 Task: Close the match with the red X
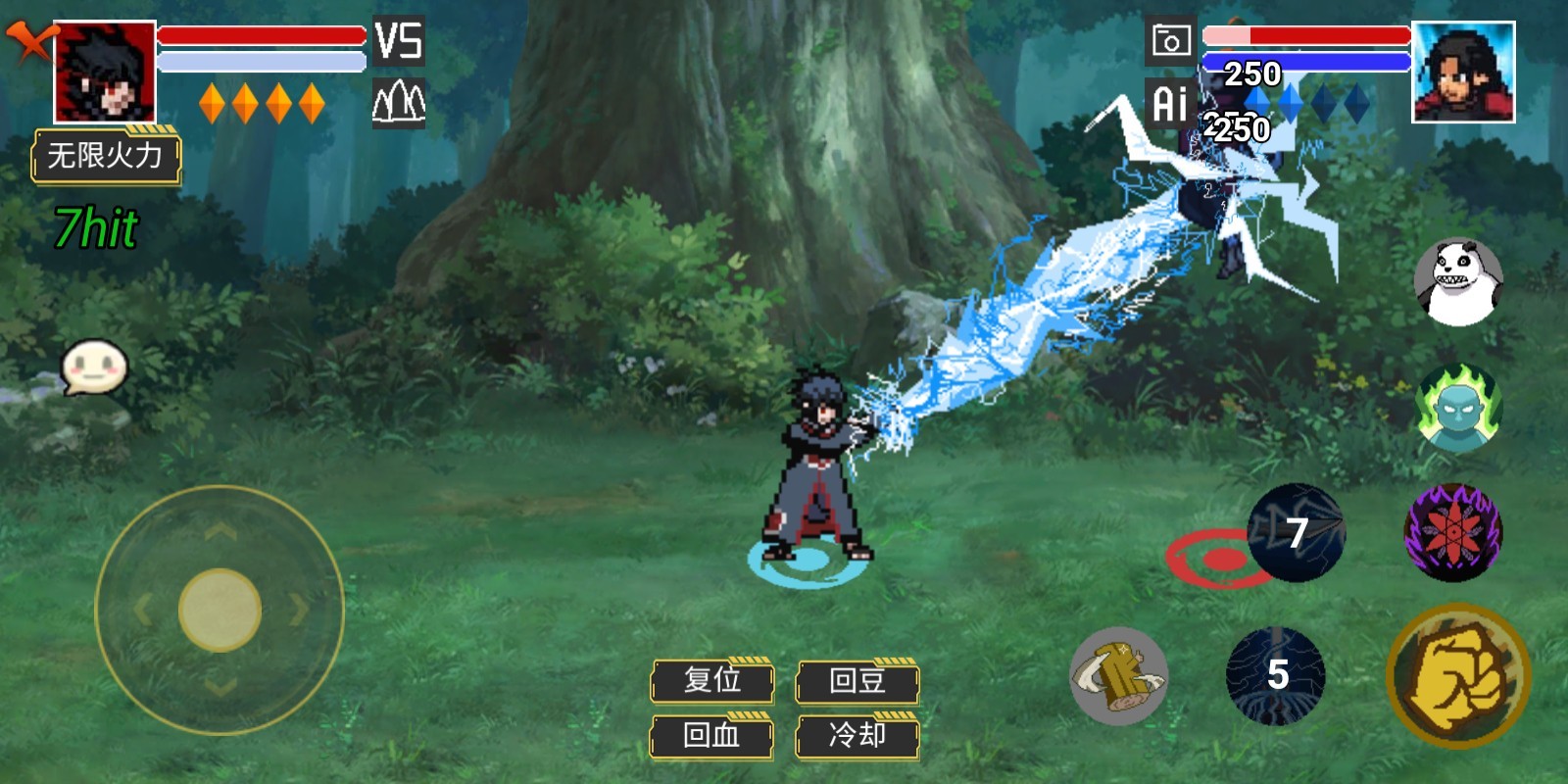click(x=29, y=41)
